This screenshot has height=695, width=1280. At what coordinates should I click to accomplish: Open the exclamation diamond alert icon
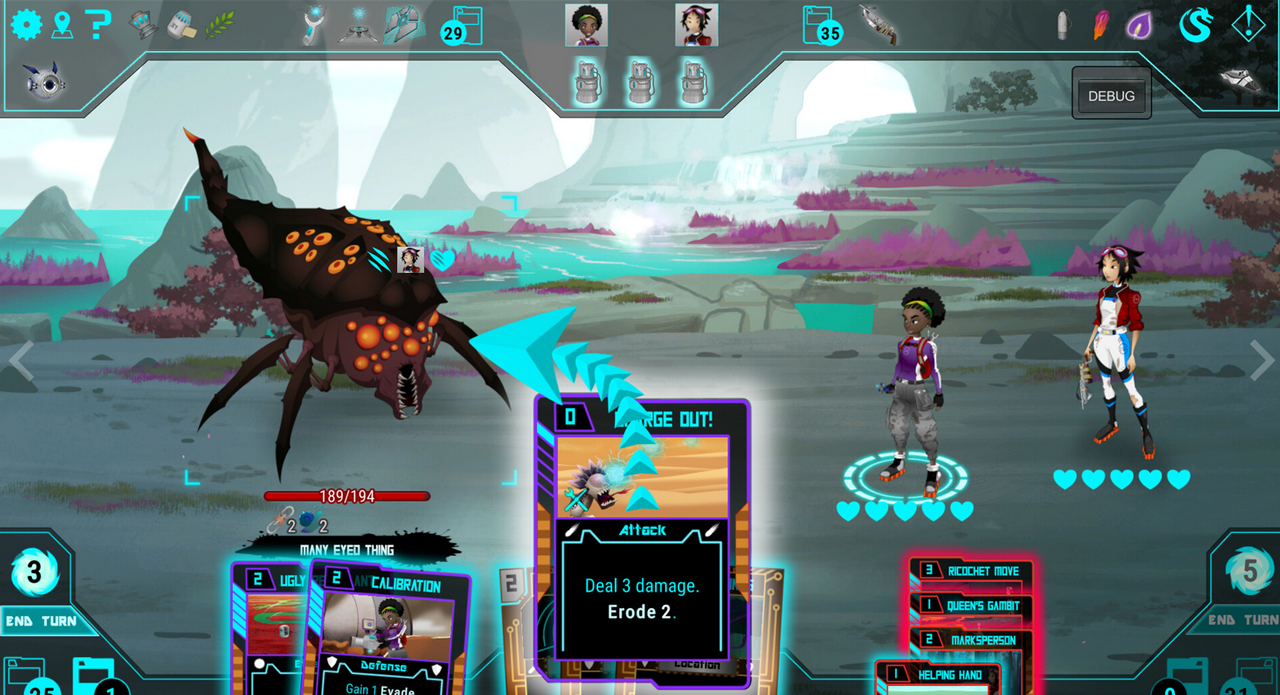pos(1248,24)
